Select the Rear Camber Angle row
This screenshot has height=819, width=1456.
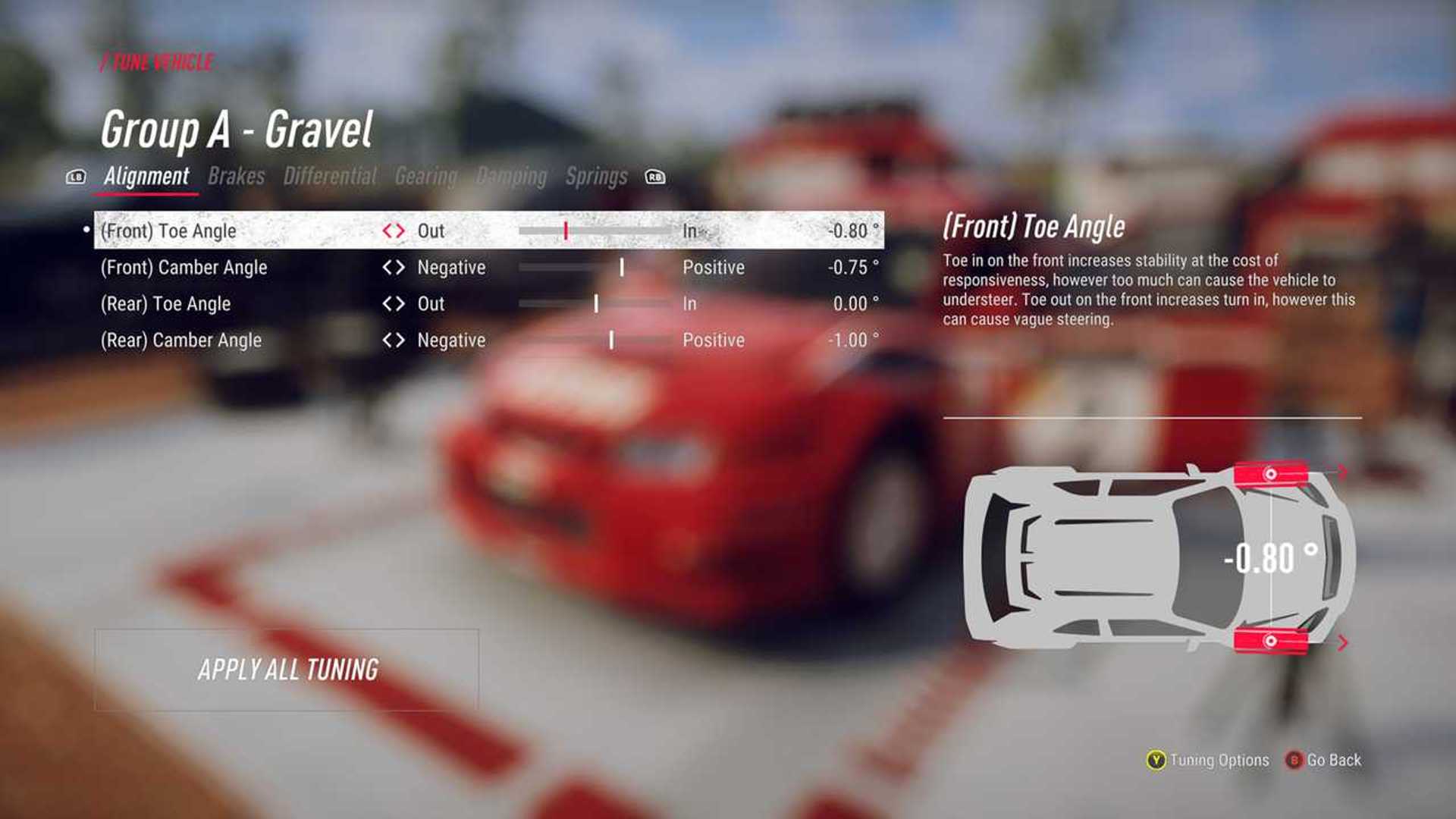point(182,340)
